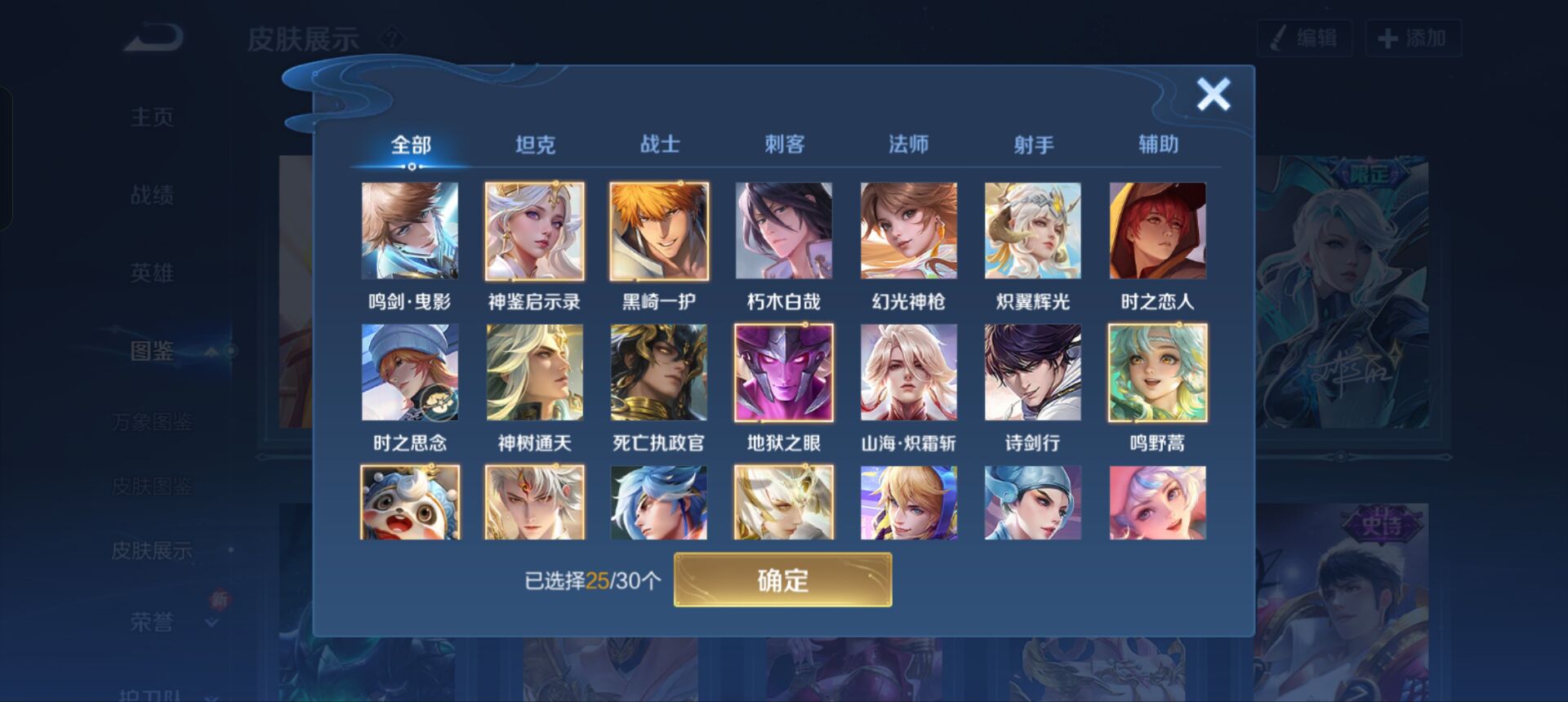Open the 英雄 sidebar page
Image resolution: width=1568 pixels, height=702 pixels.
pos(154,274)
